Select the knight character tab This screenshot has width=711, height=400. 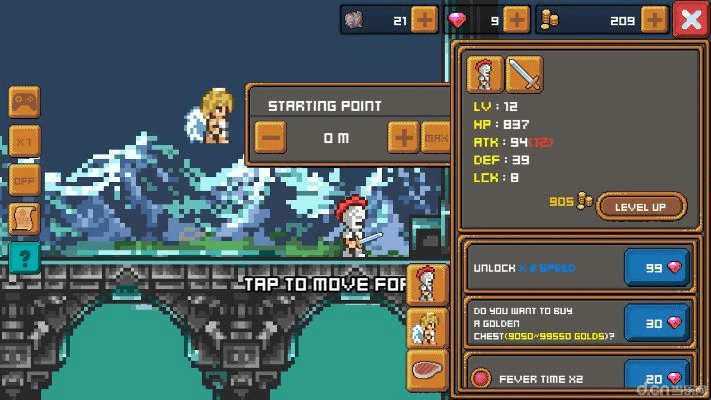[427, 283]
